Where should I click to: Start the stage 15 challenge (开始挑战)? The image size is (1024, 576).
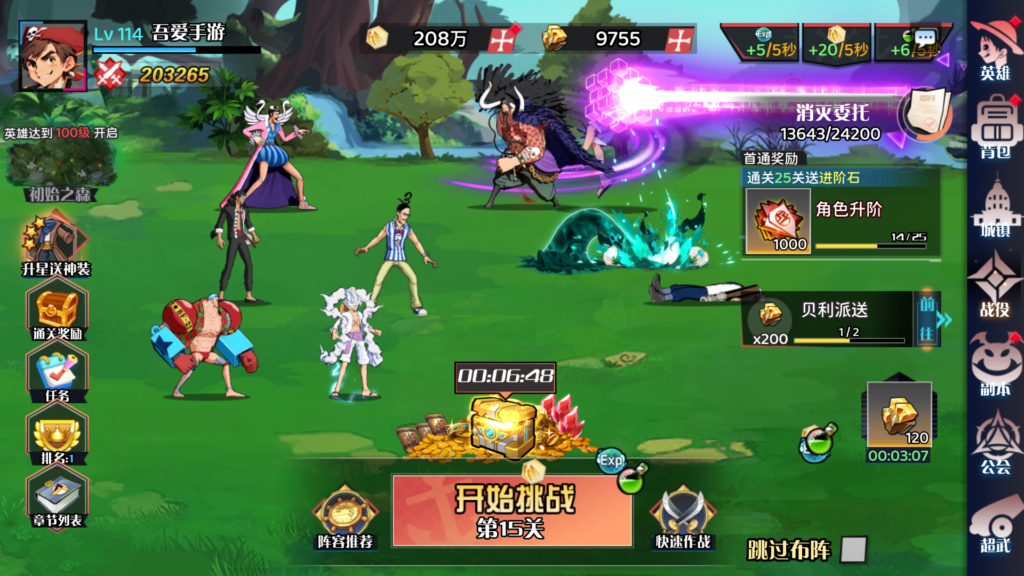pyautogui.click(x=511, y=510)
